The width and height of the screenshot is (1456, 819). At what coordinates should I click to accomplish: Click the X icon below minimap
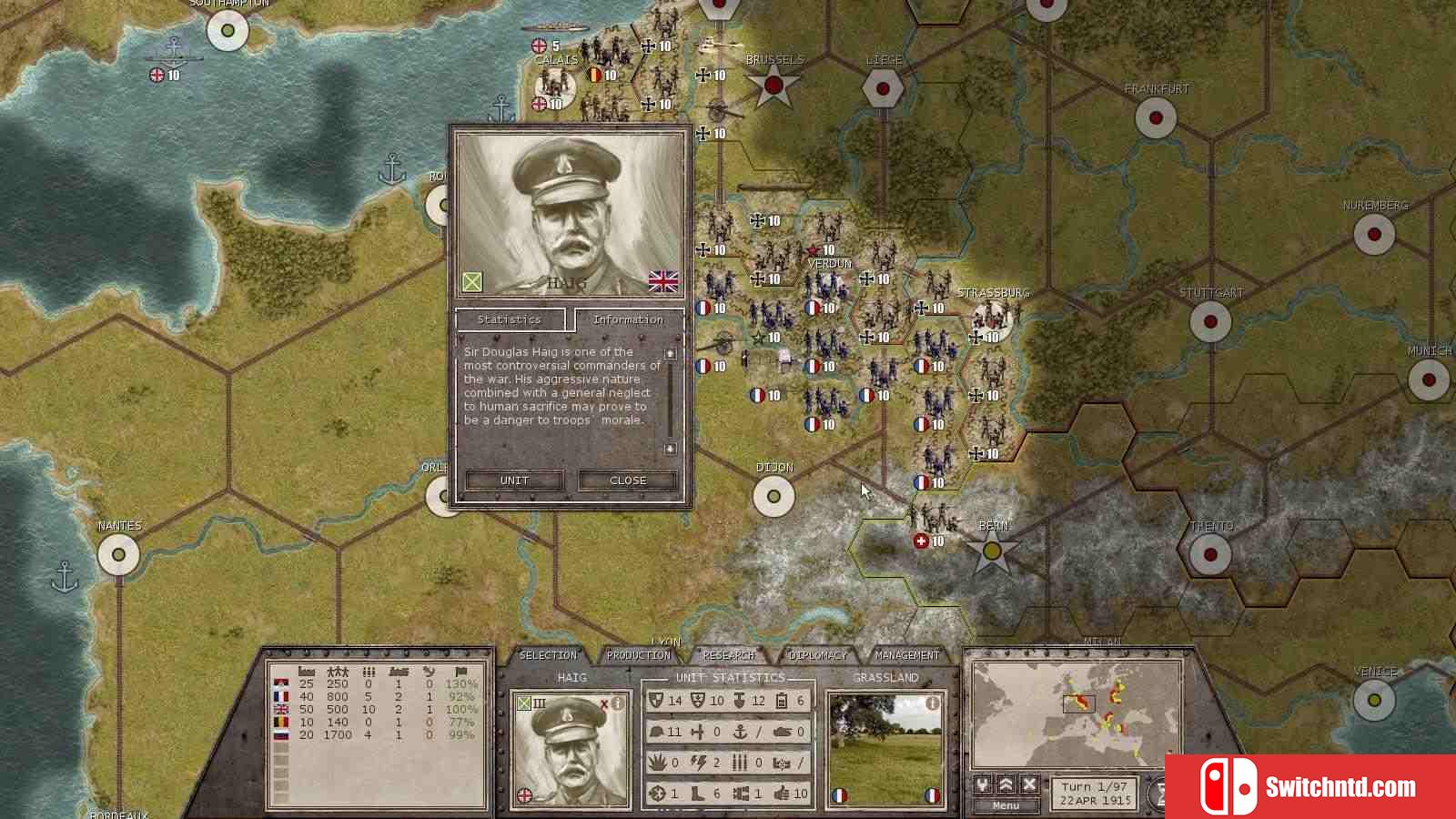click(x=1029, y=784)
